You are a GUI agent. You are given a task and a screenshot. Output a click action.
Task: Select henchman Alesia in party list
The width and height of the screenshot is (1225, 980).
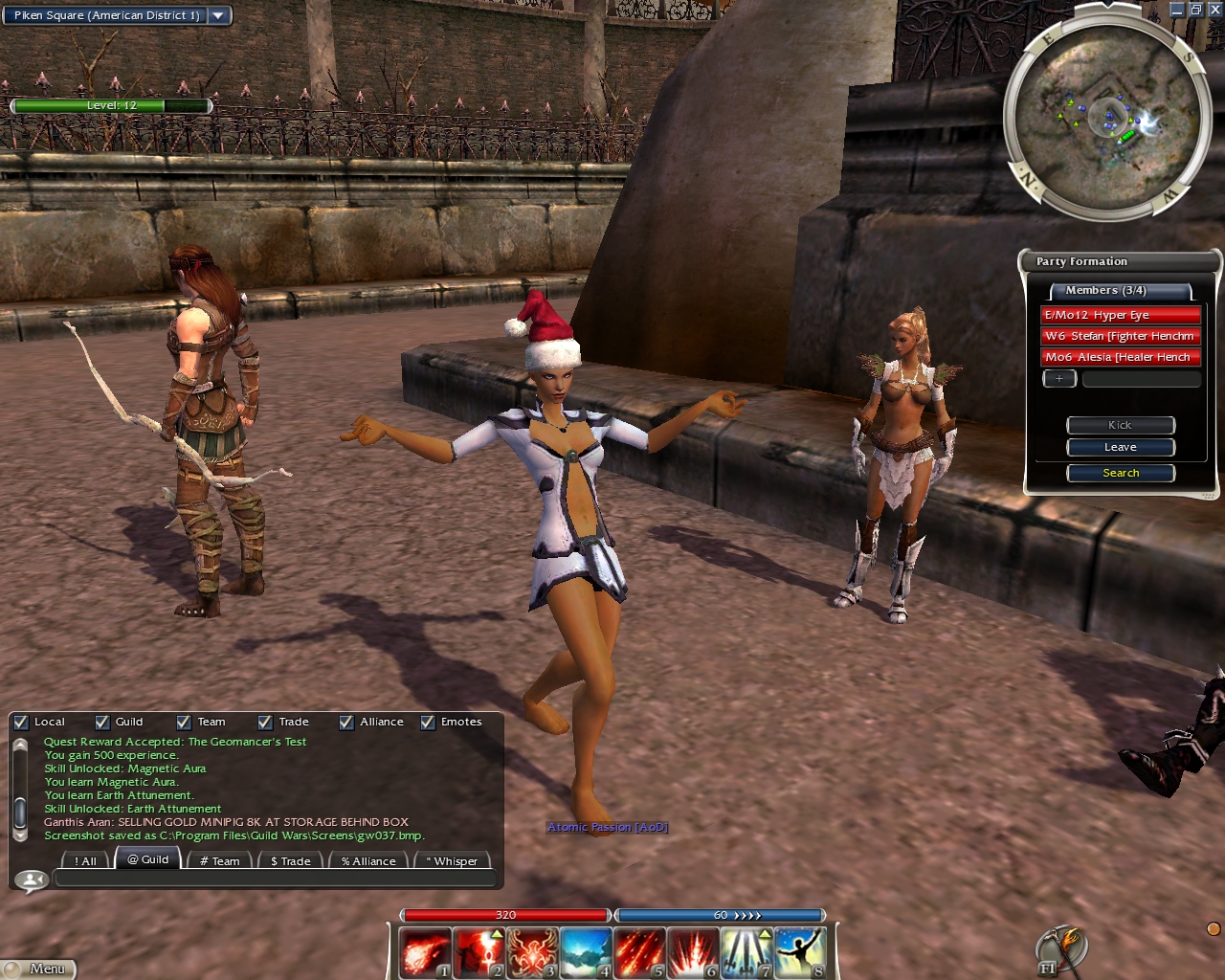[x=1120, y=357]
